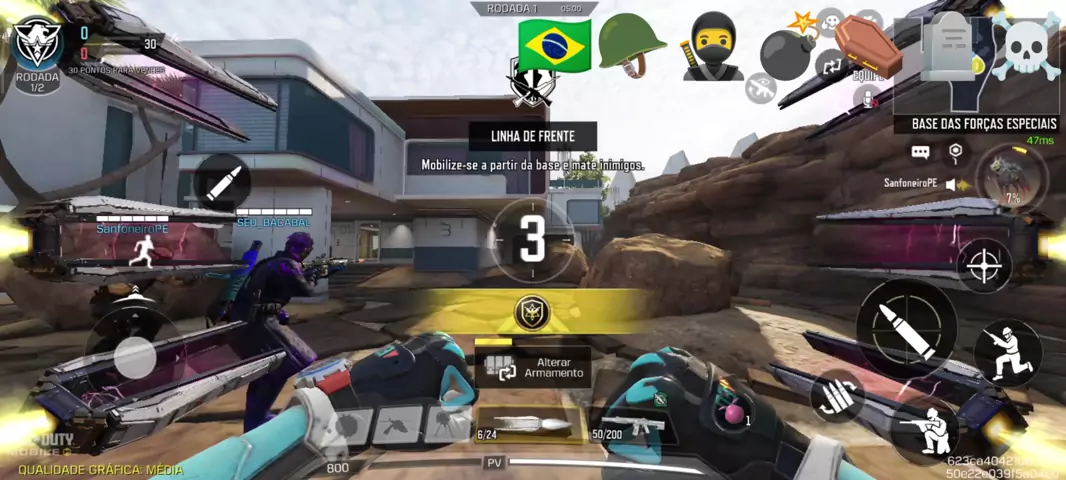The image size is (1066, 480).
Task: Tap the team emblem above the scoreboard
Action: (38, 42)
